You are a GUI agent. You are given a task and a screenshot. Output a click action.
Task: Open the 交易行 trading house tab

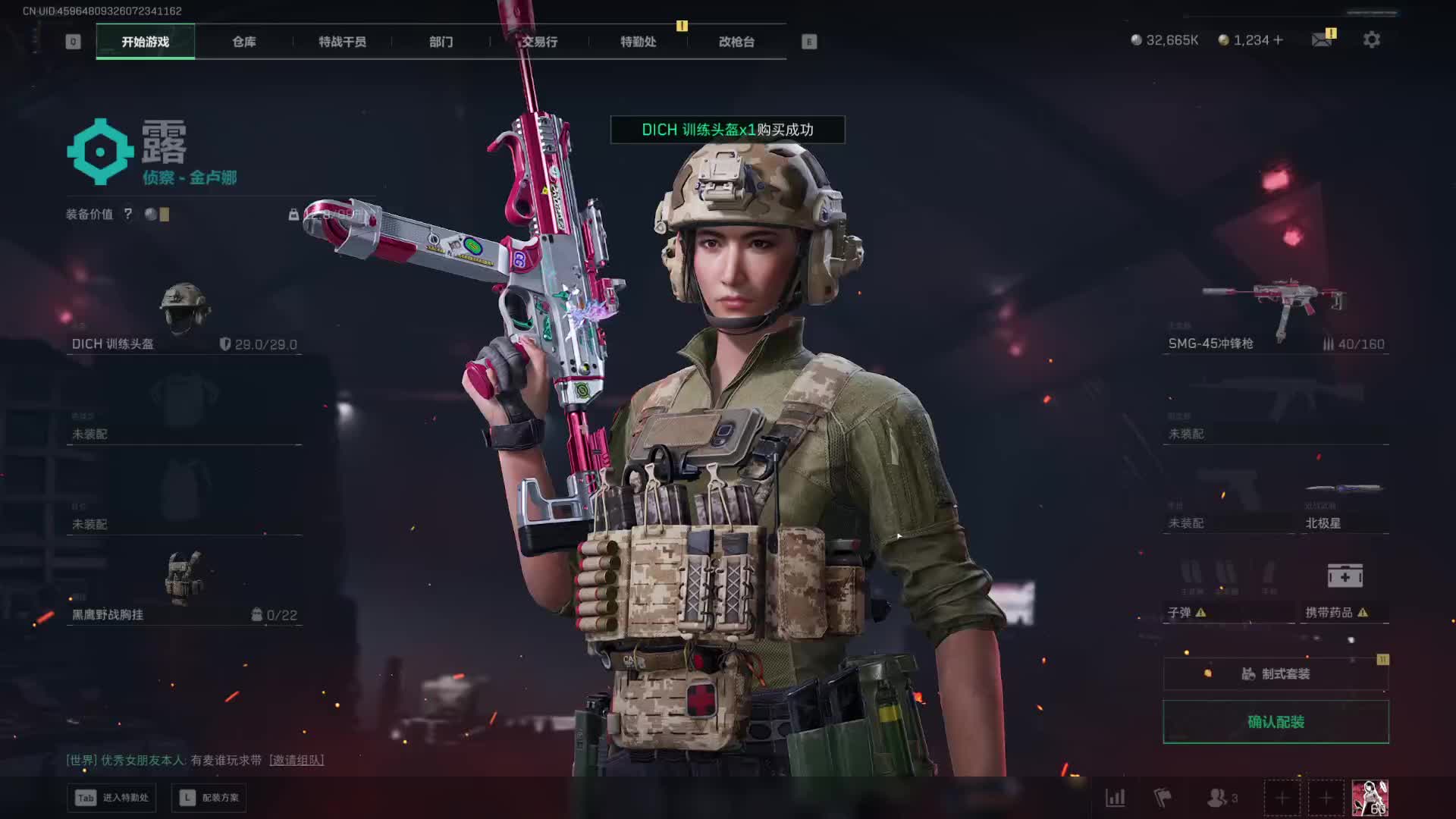(x=539, y=42)
